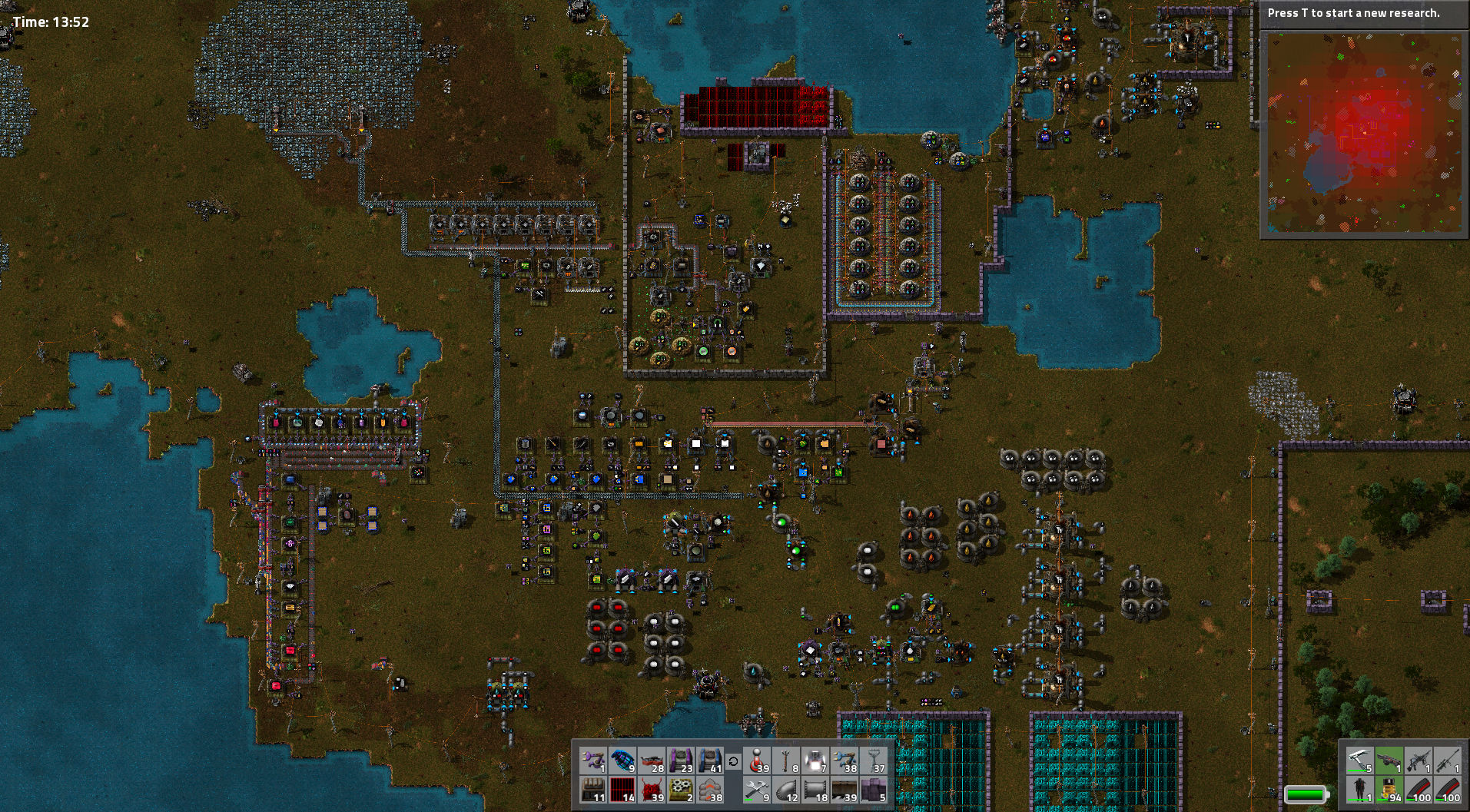Select the straight pipe slot
The height and width of the screenshot is (812, 1470).
(815, 790)
